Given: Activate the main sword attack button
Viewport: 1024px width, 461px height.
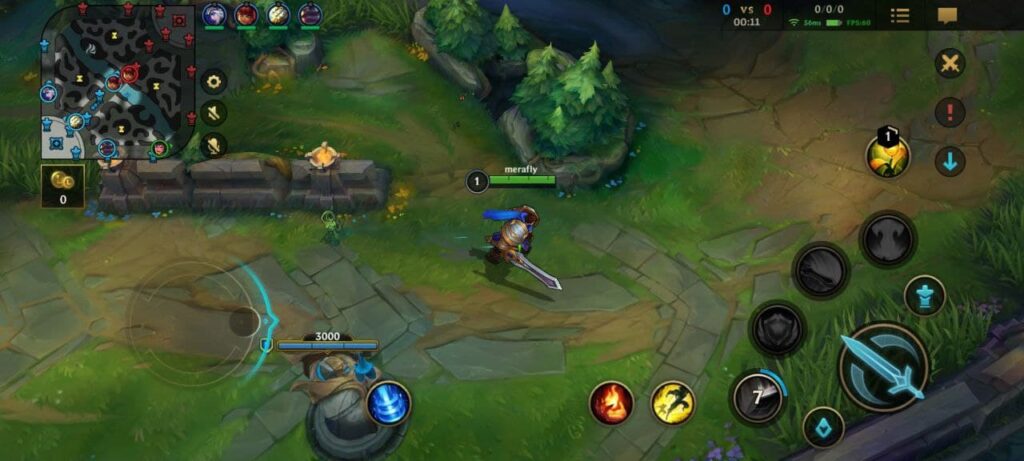Looking at the screenshot, I should [x=883, y=367].
